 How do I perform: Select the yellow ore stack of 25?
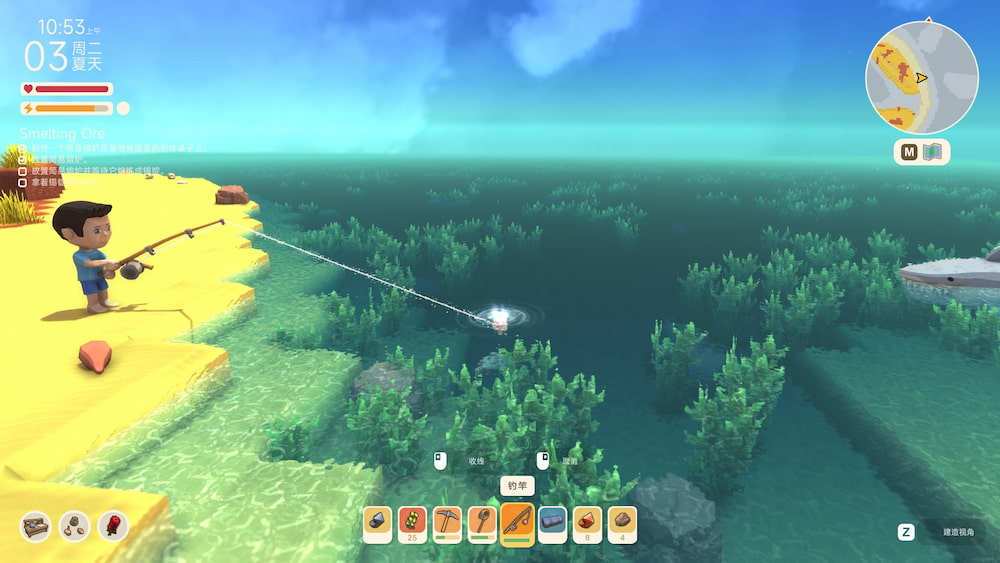click(412, 523)
